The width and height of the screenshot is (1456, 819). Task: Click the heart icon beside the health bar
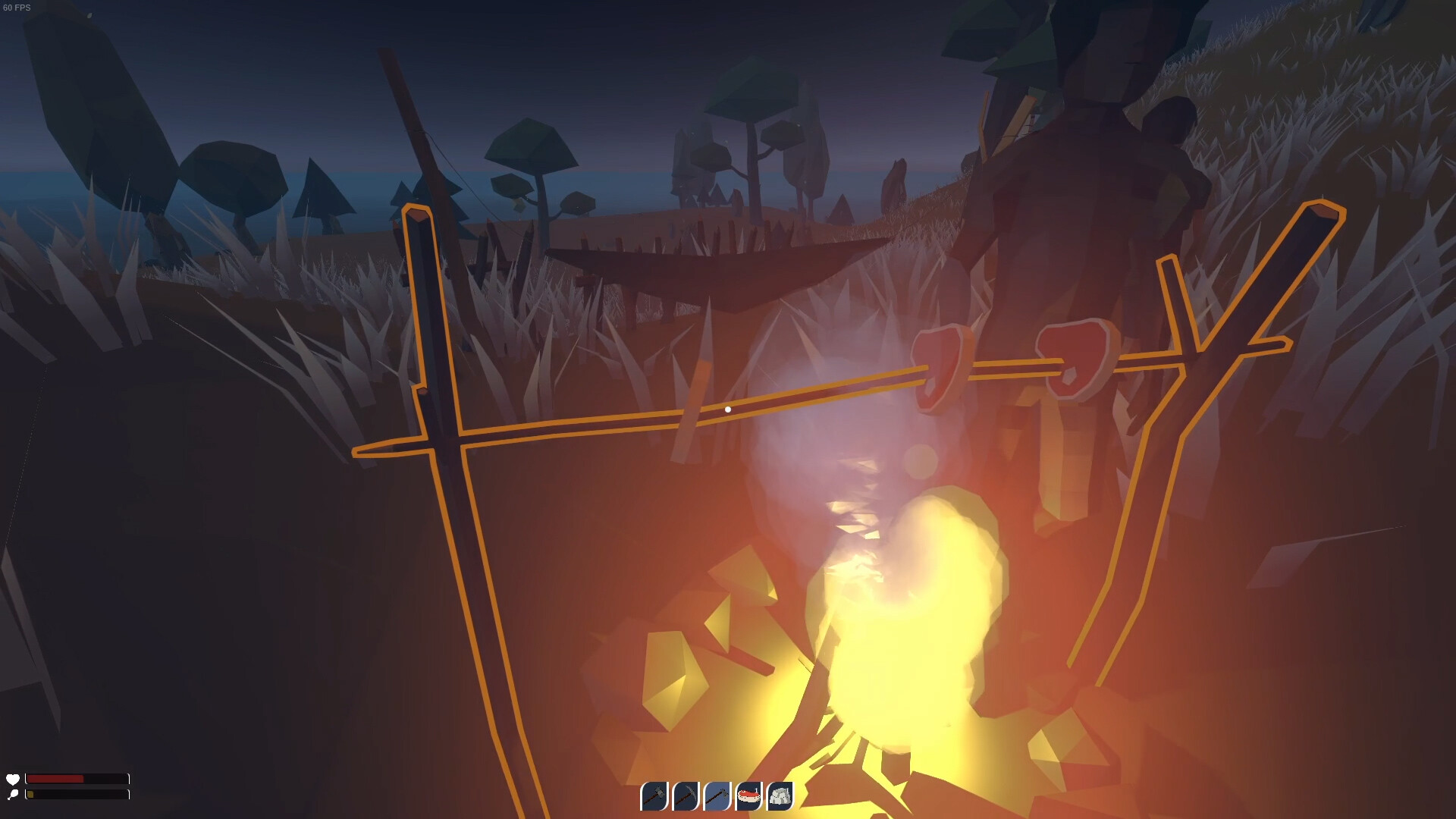click(13, 780)
